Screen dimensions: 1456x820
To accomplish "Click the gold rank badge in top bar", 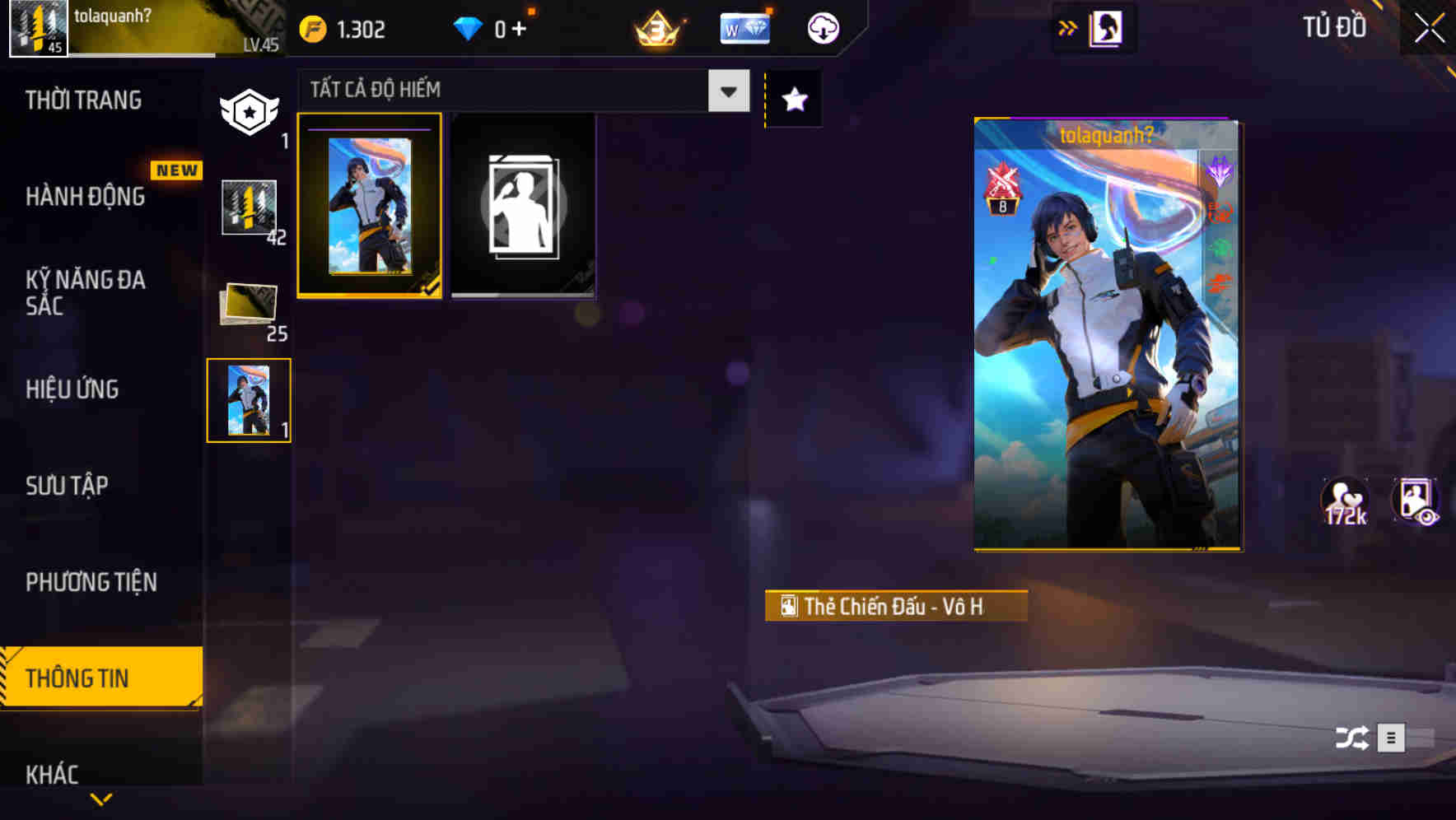I will (656, 28).
